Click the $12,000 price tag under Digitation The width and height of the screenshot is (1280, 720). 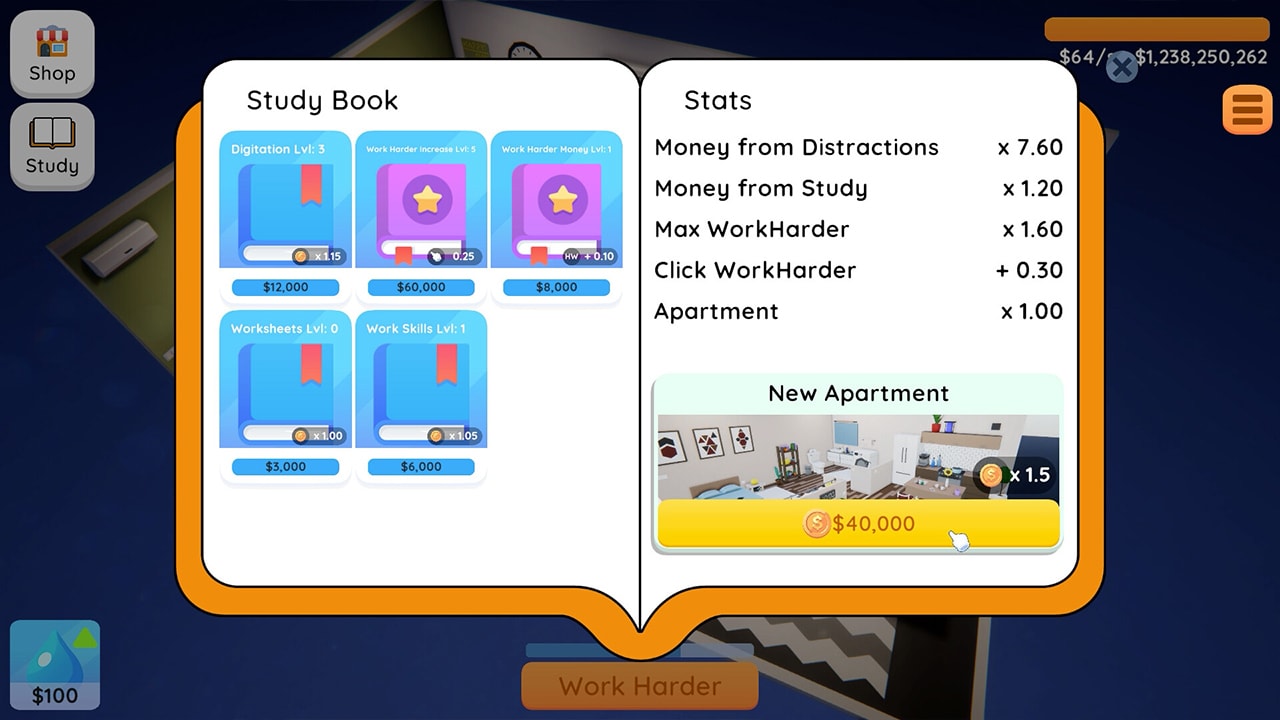285,287
